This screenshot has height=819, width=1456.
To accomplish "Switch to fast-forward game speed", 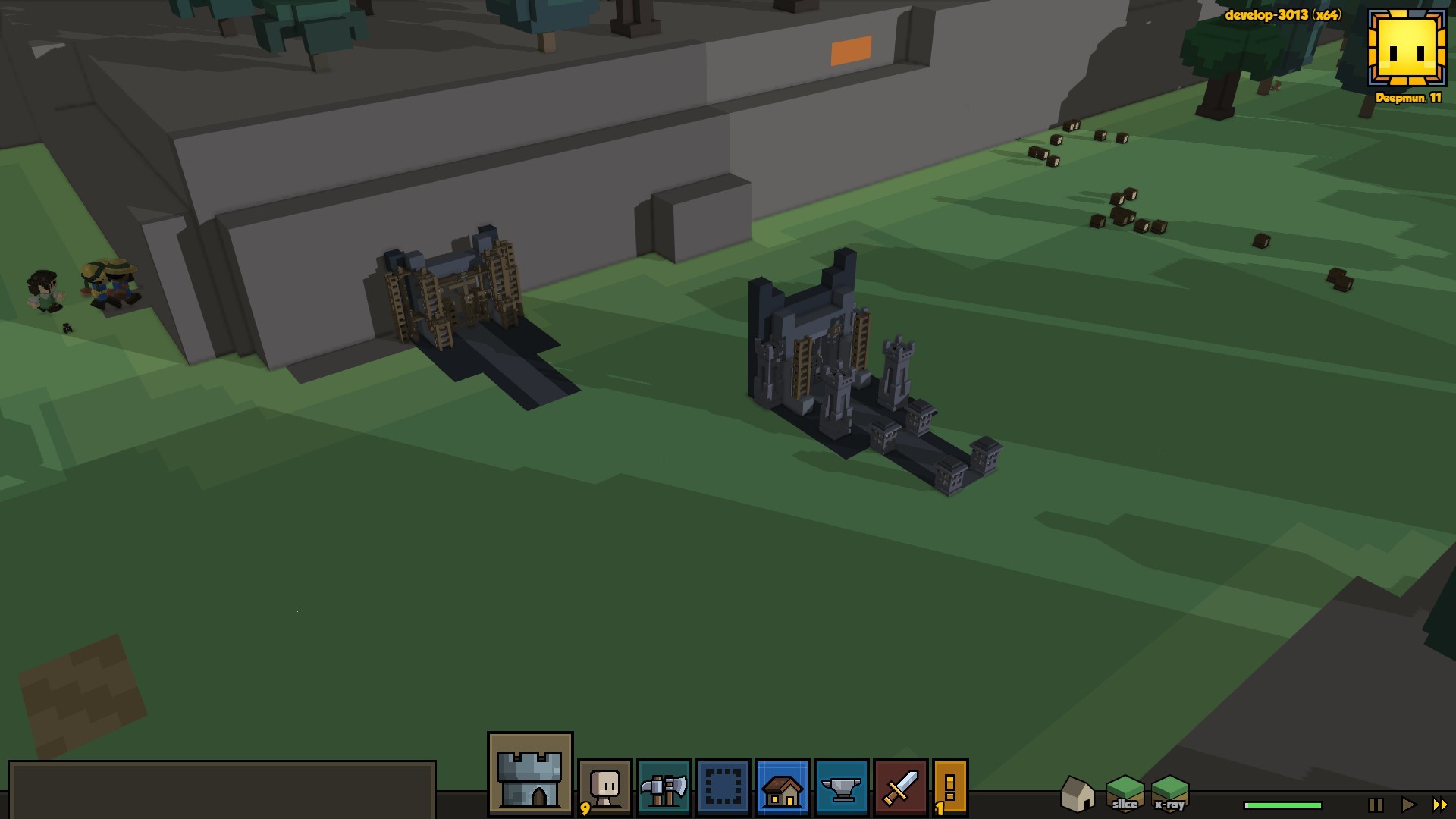I will [1439, 805].
